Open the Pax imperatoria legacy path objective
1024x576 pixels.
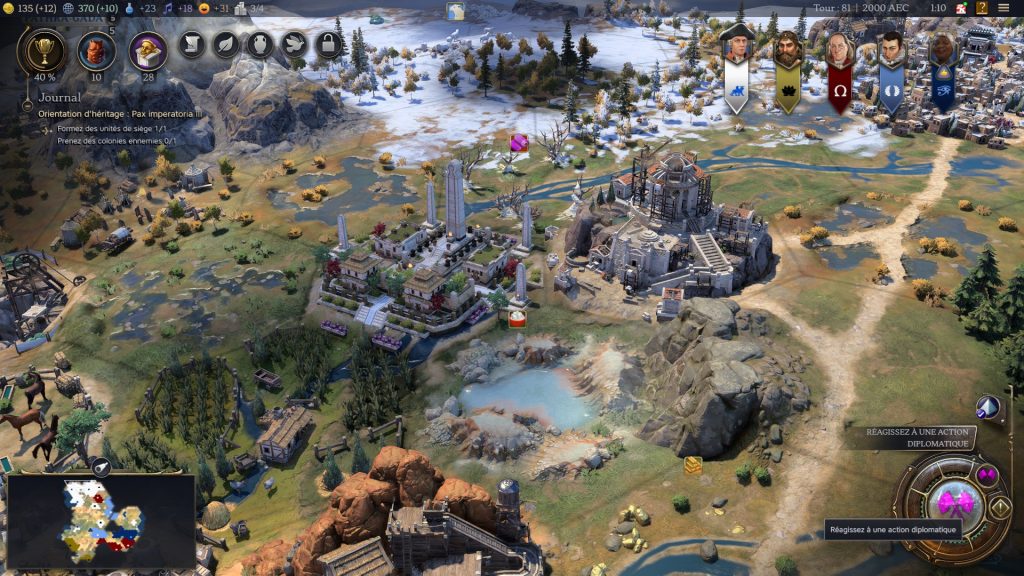tap(120, 114)
